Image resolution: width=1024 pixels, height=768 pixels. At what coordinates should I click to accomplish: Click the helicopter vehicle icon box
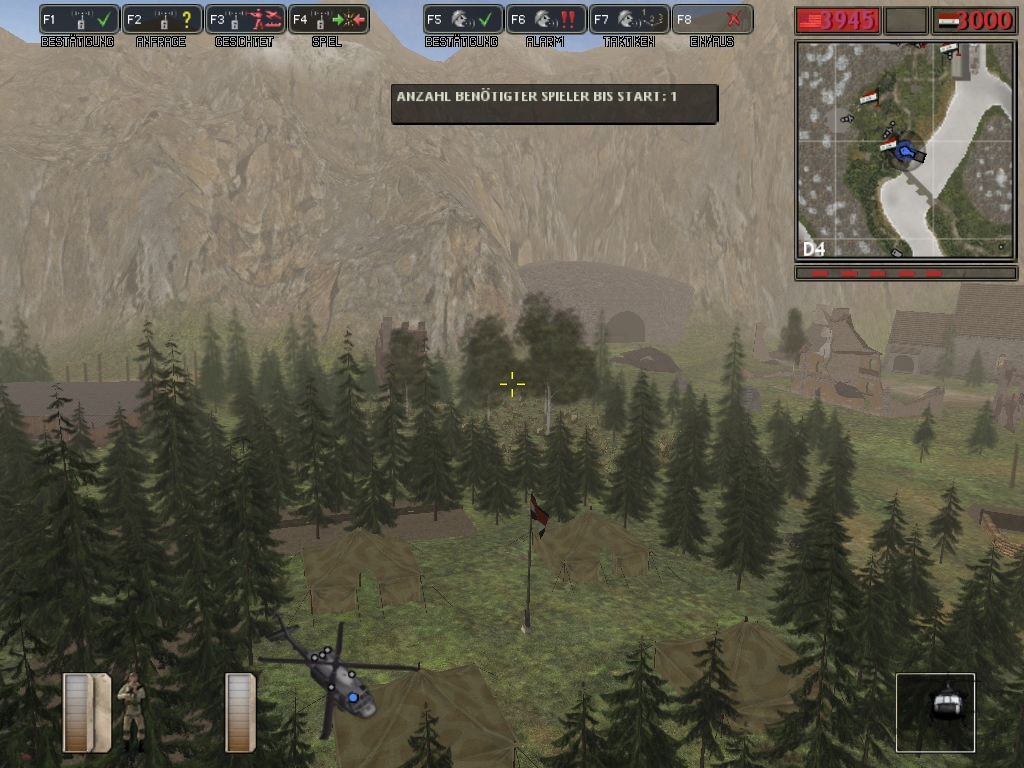pos(935,712)
